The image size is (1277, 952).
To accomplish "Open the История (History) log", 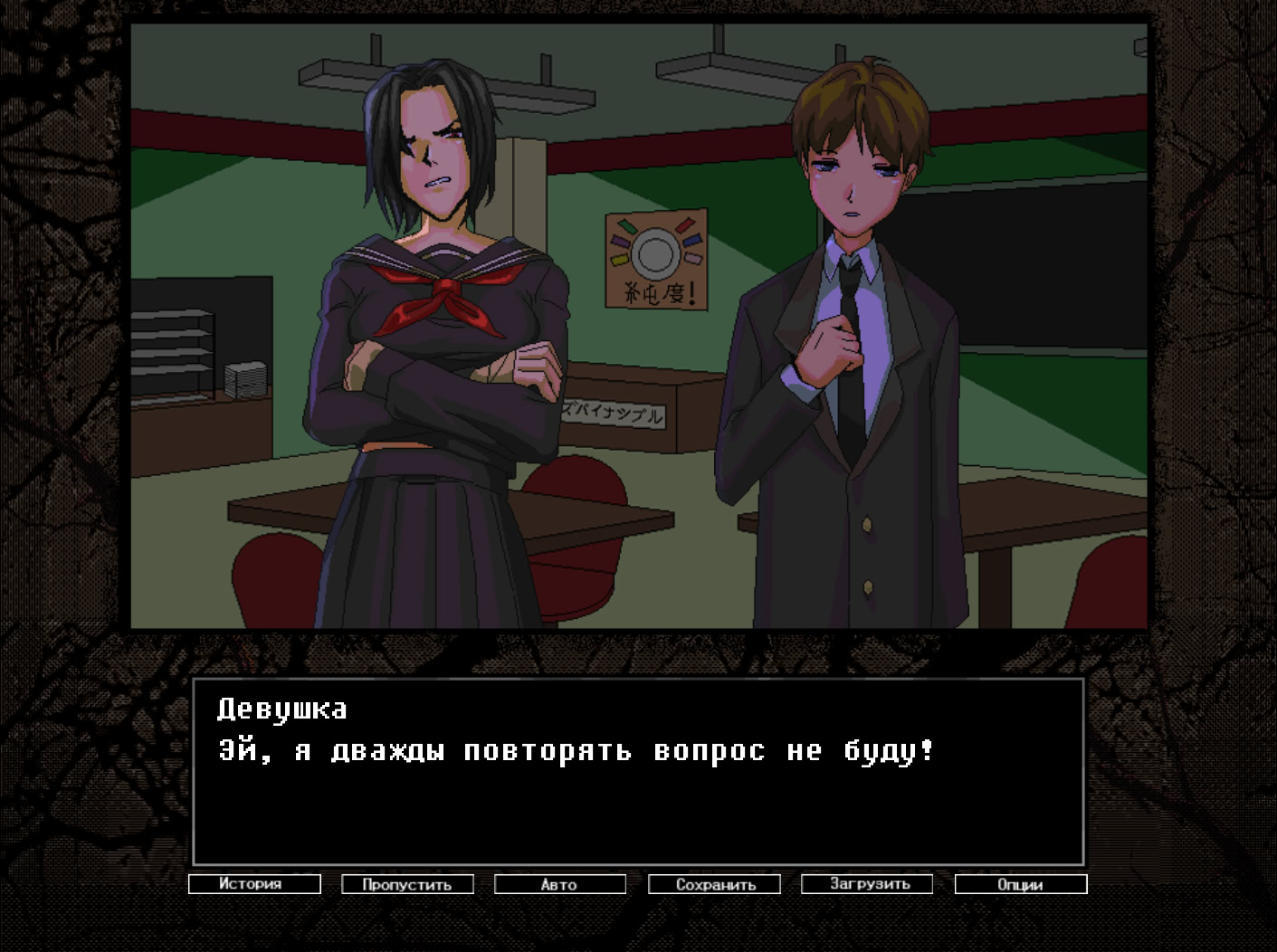I will pos(254,884).
